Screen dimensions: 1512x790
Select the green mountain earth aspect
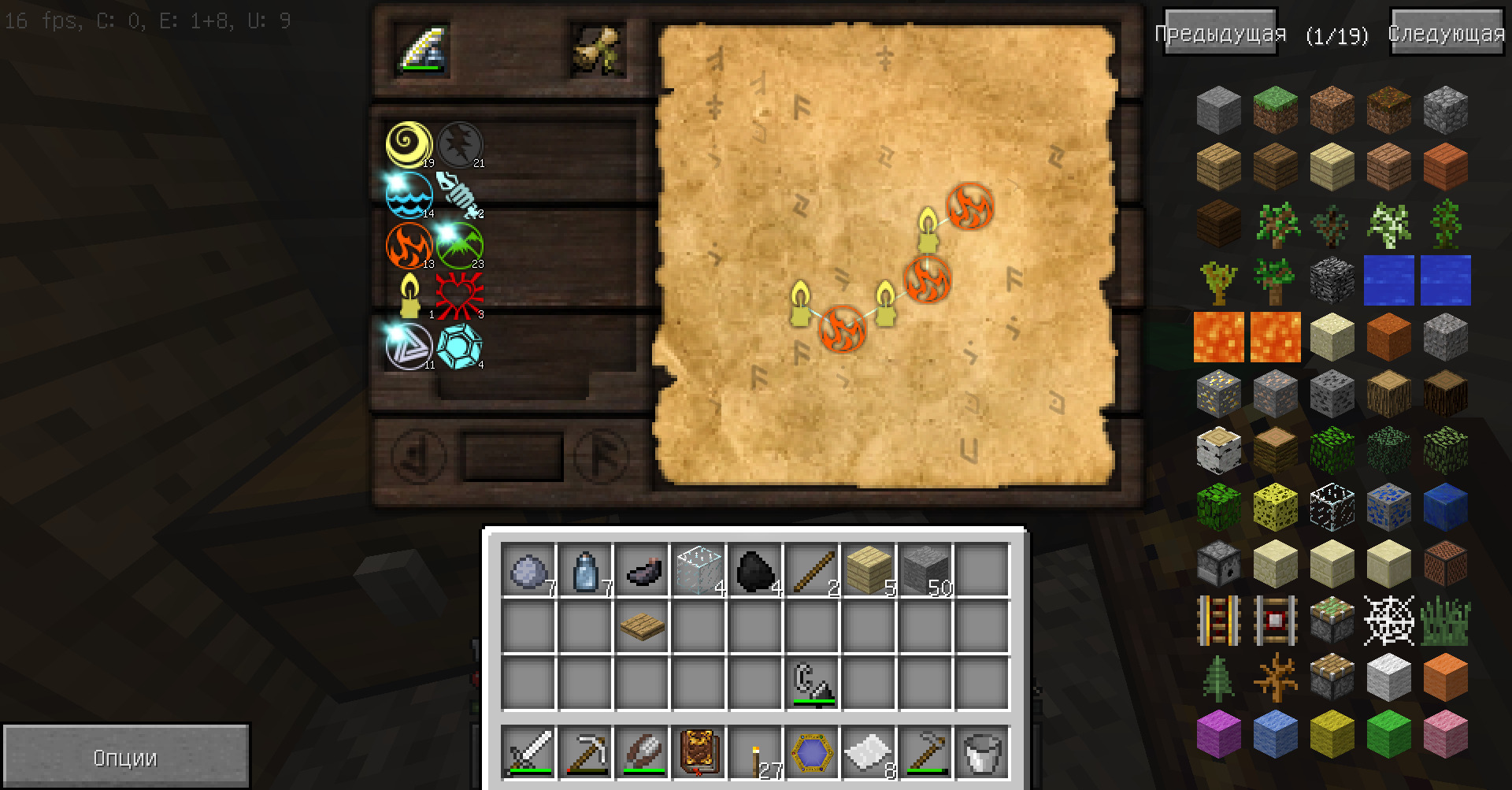(459, 245)
